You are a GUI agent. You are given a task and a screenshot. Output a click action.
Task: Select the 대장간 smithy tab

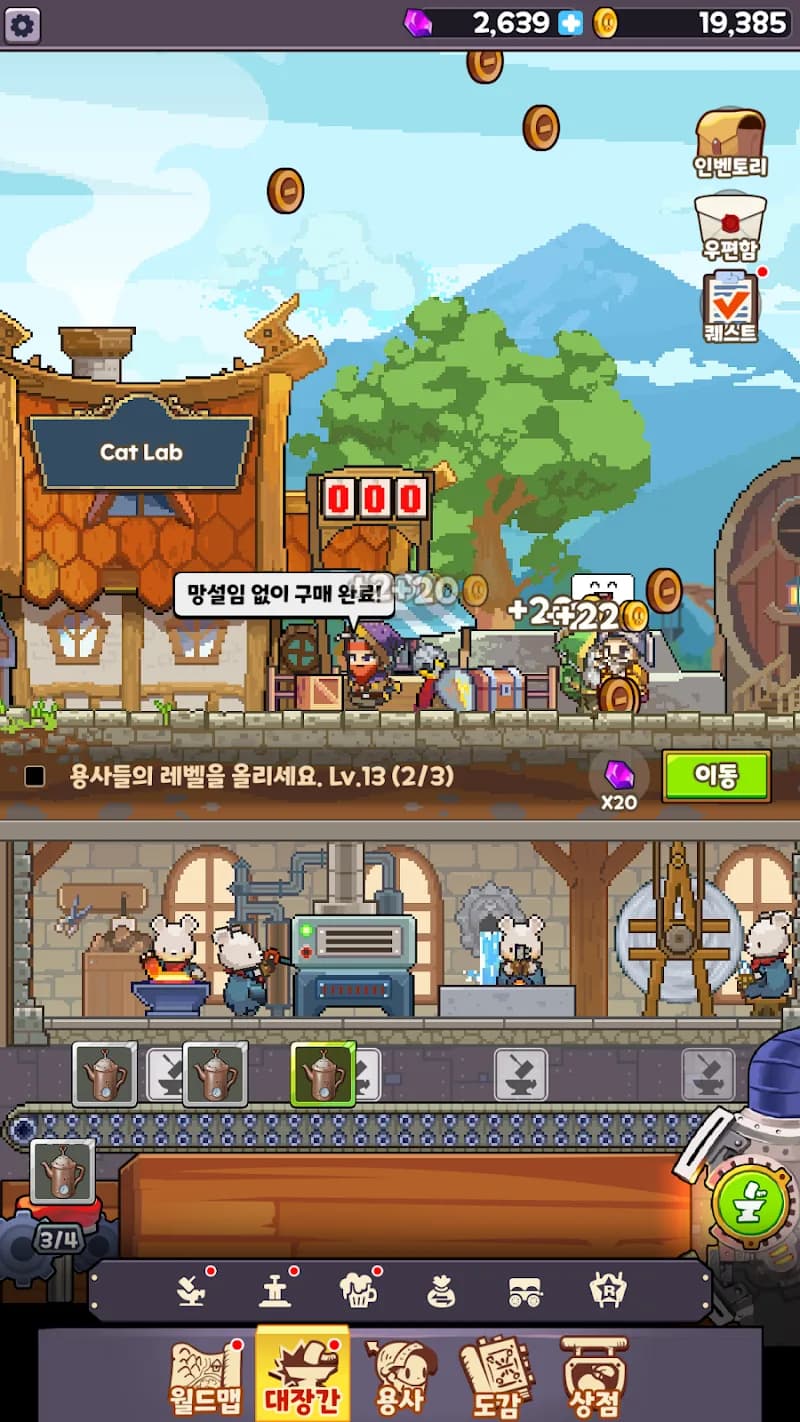pyautogui.click(x=303, y=1378)
